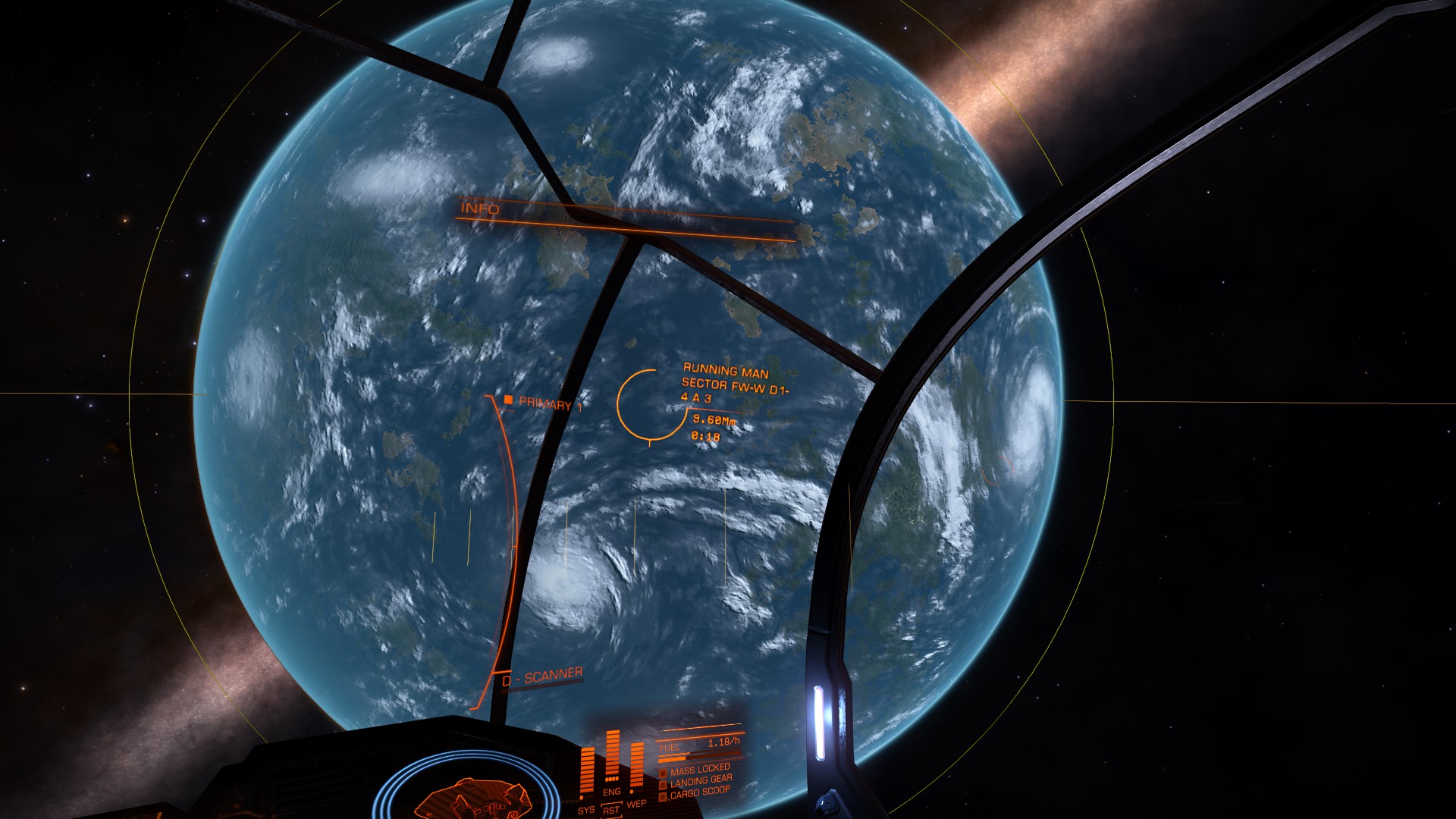The image size is (1456, 819).
Task: Boost the ENG power column
Action: 612,756
